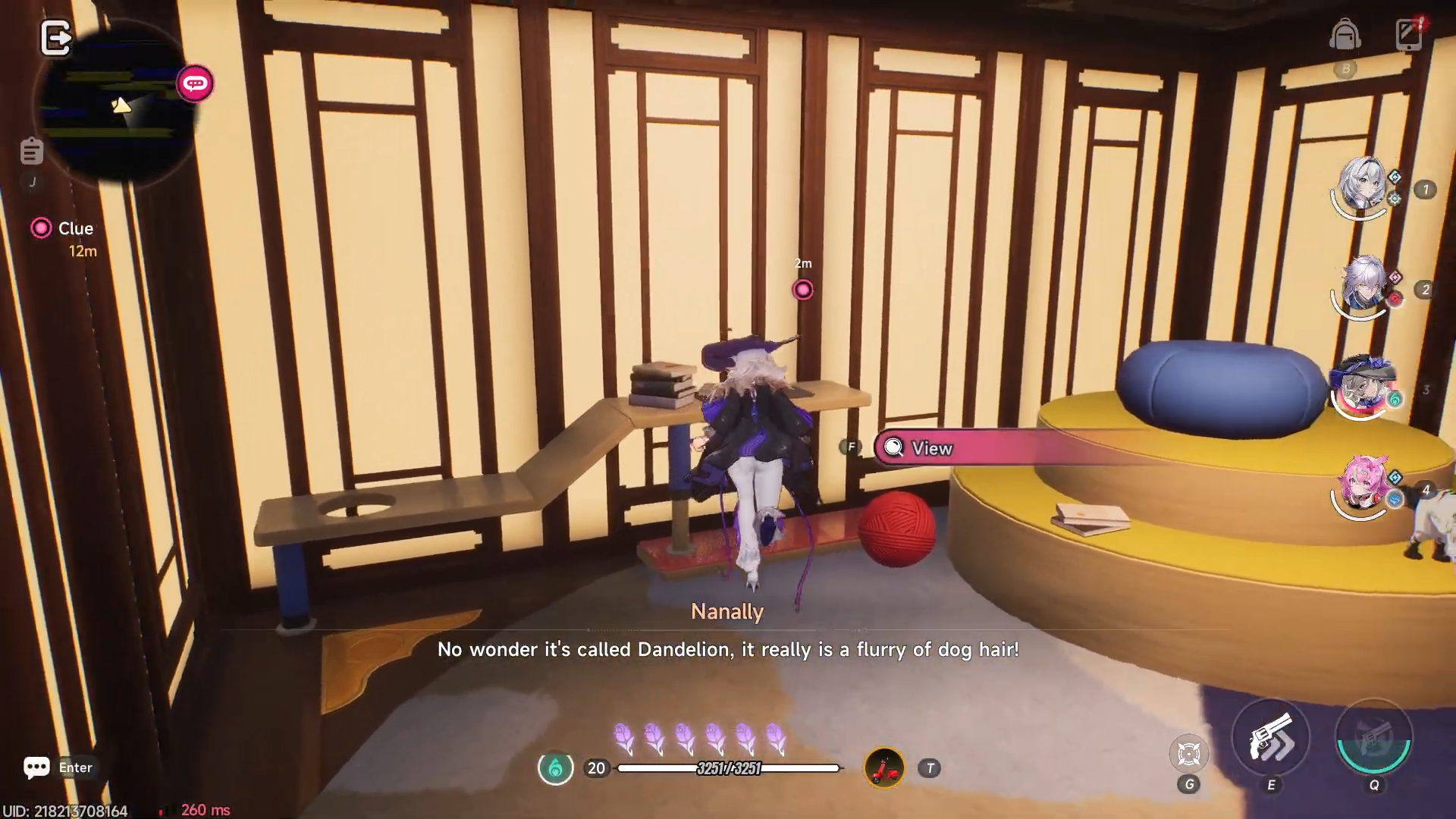1456x819 pixels.
Task: Switch to the pink-haired party member
Action: [x=1363, y=487]
